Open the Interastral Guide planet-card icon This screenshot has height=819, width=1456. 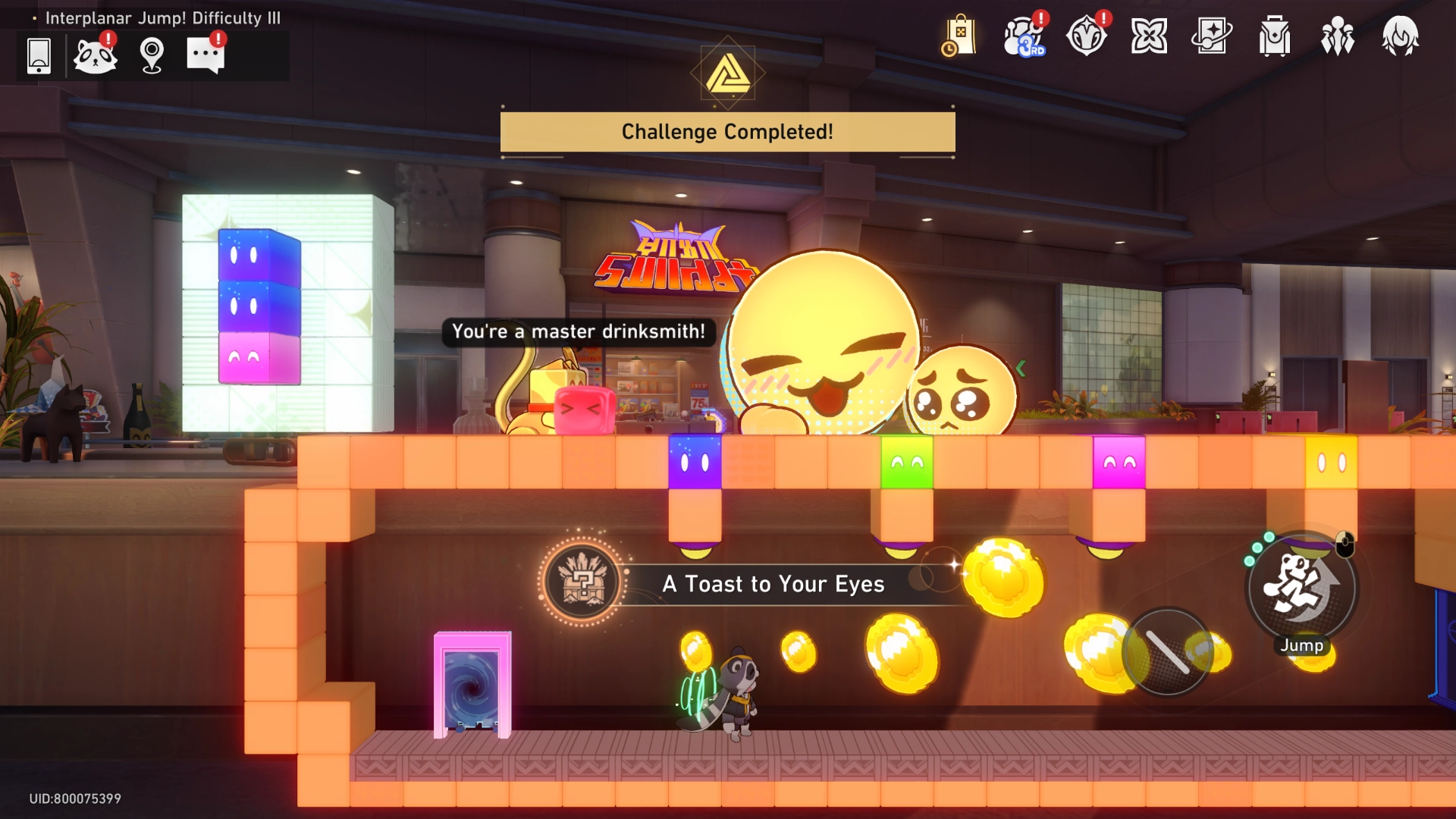pyautogui.click(x=1213, y=36)
